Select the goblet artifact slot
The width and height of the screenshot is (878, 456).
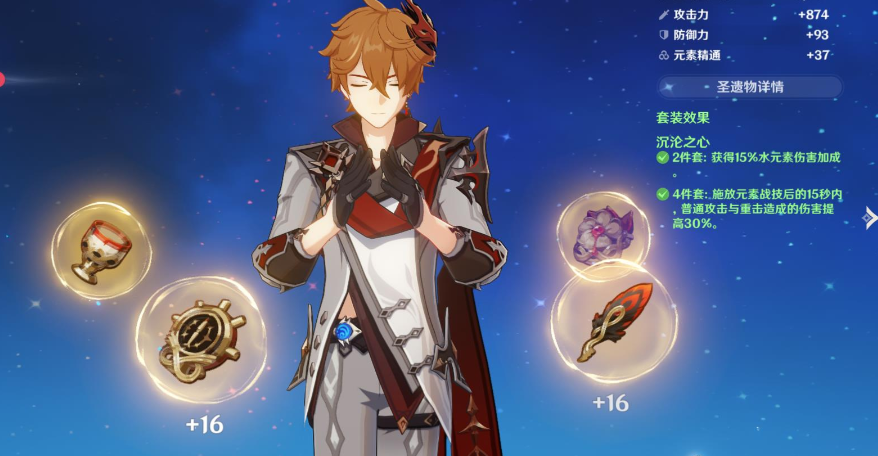(101, 250)
